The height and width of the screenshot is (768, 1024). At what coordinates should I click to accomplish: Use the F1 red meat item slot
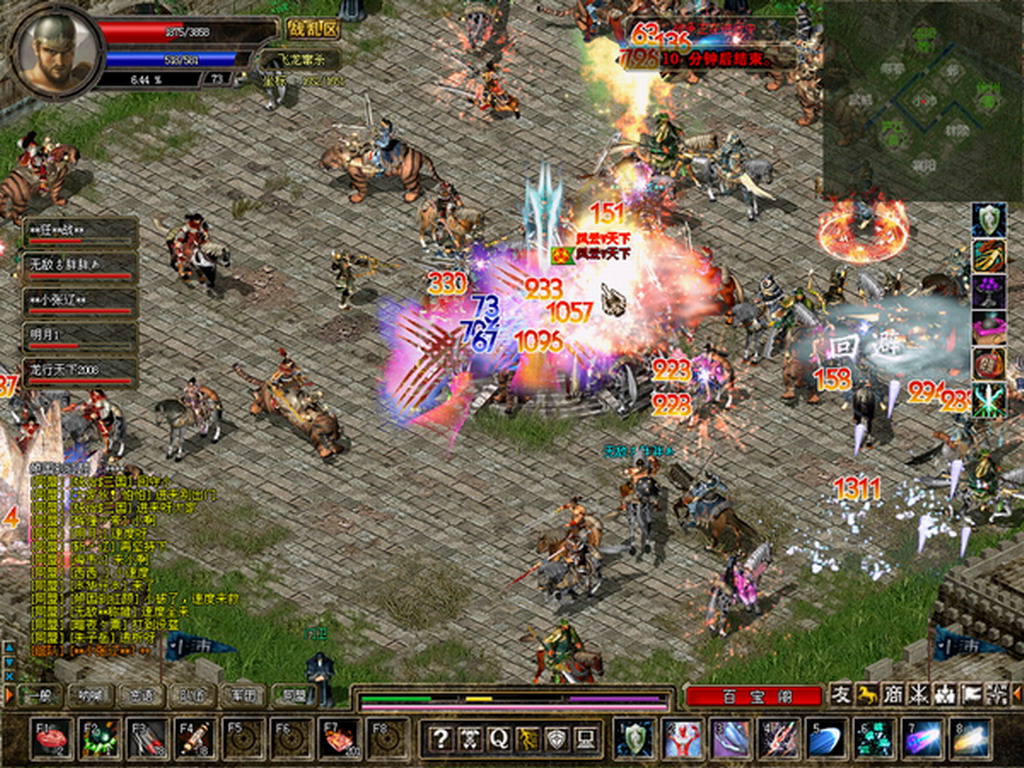click(50, 739)
